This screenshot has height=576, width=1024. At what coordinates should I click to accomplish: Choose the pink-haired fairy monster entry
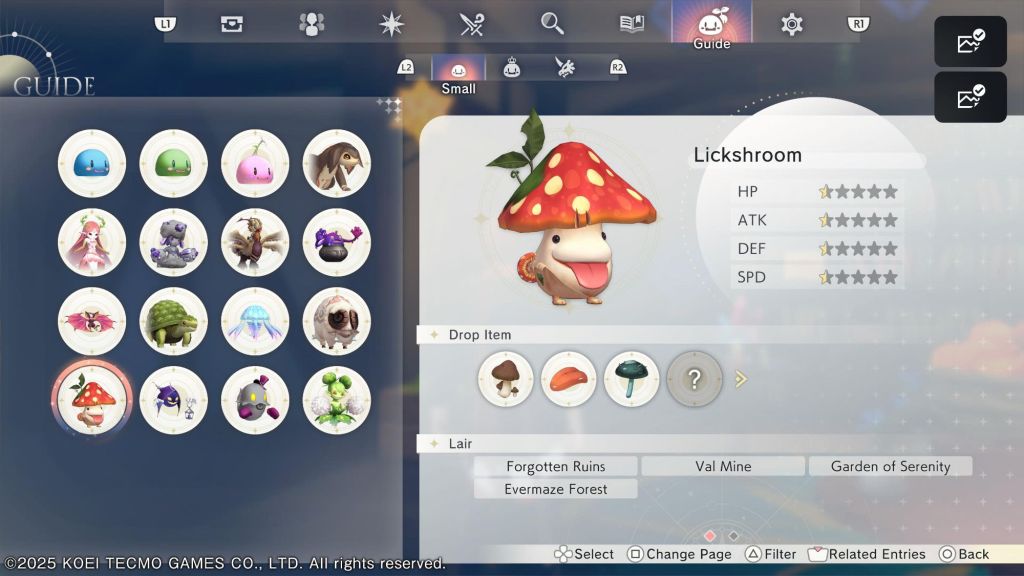(92, 242)
